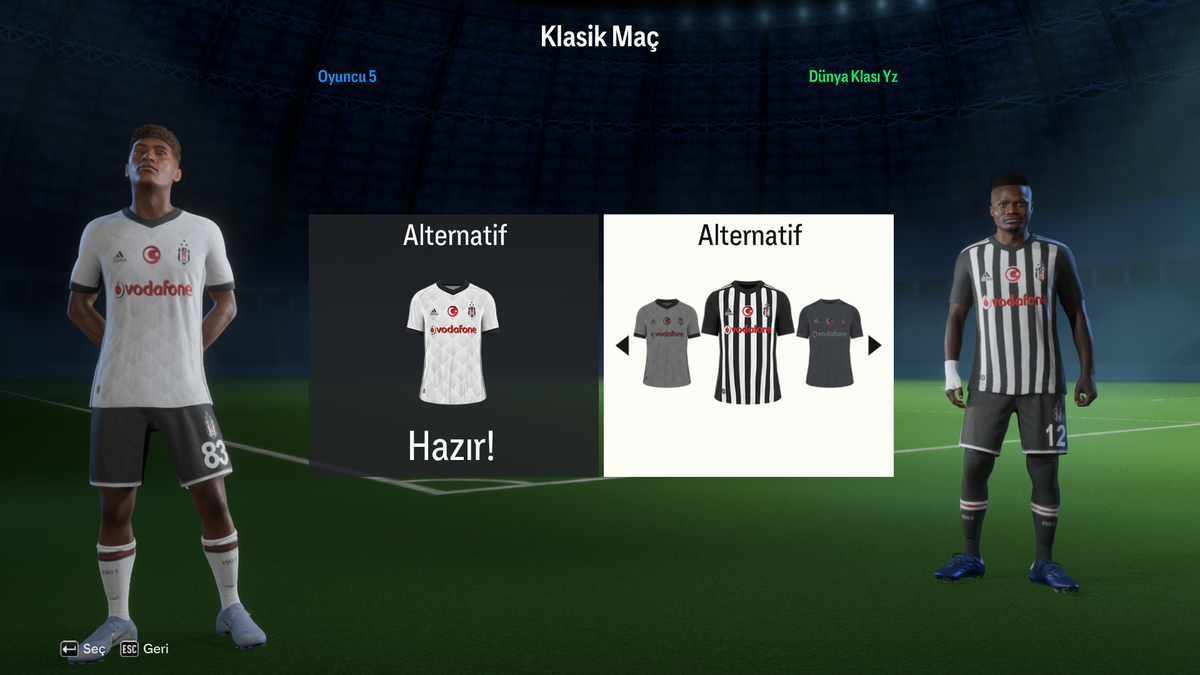This screenshot has width=1200, height=675.
Task: Choose the light grey kit thumbnail
Action: point(667,342)
